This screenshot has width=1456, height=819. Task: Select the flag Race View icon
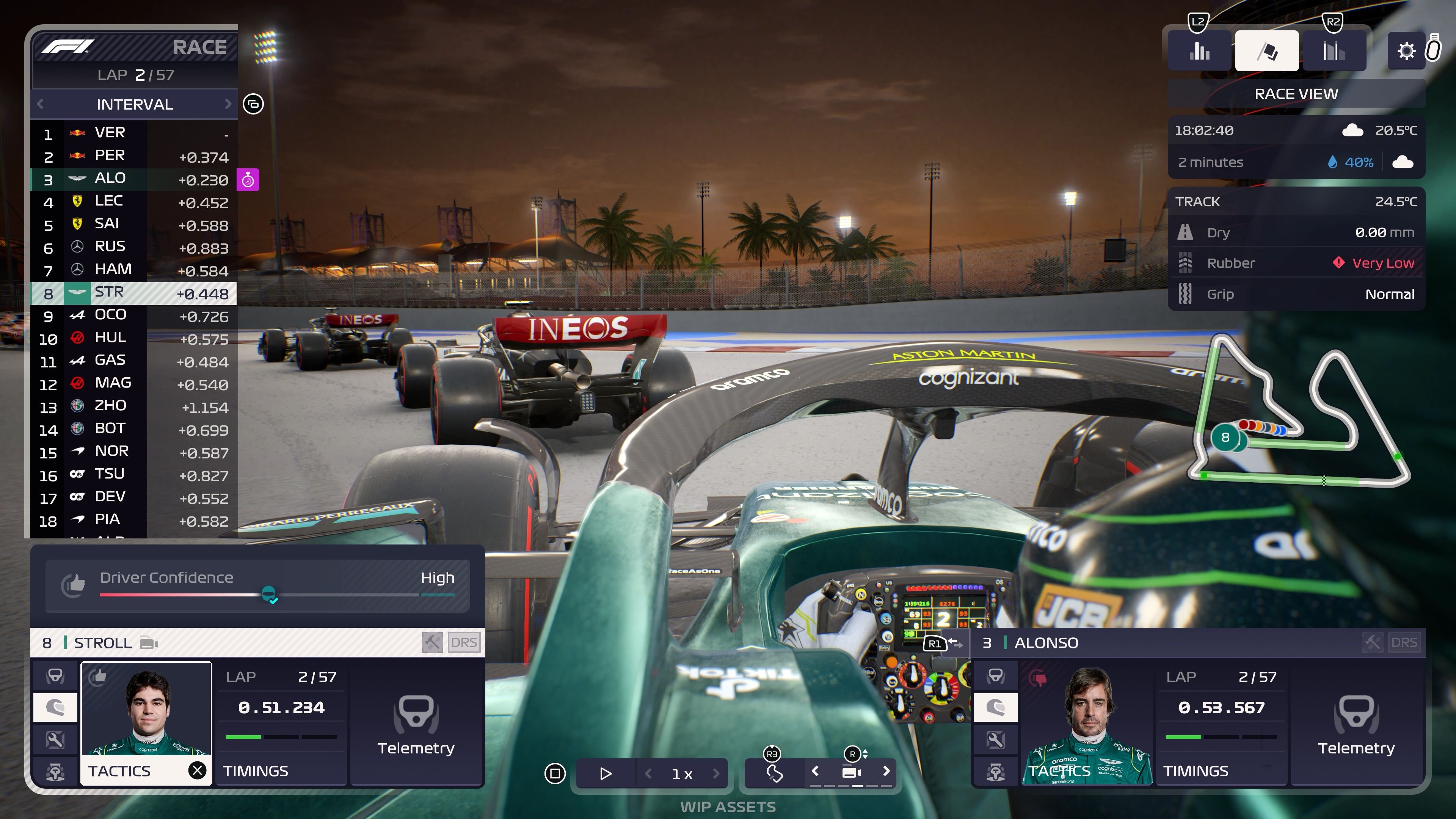pos(1267,51)
